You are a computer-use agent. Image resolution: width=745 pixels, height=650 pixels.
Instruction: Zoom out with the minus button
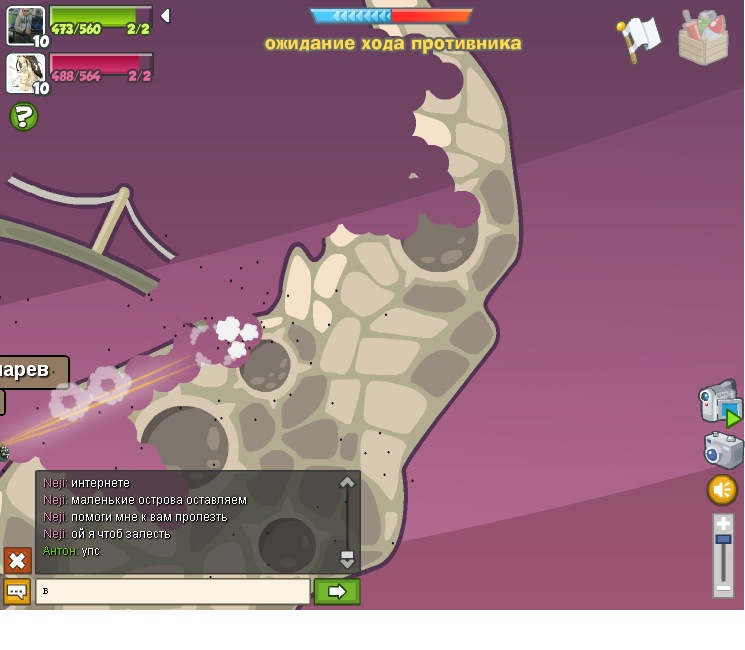723,589
